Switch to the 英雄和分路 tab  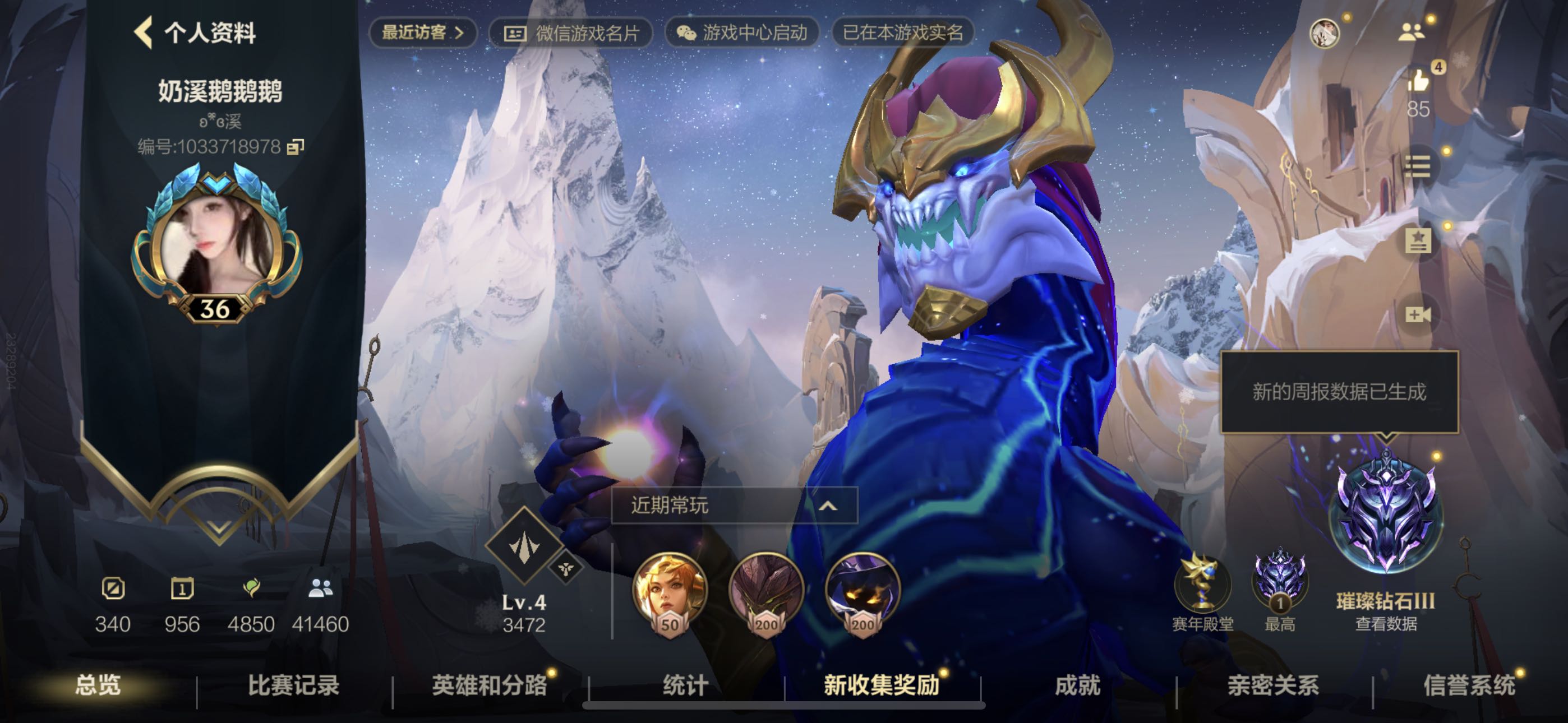tap(490, 685)
